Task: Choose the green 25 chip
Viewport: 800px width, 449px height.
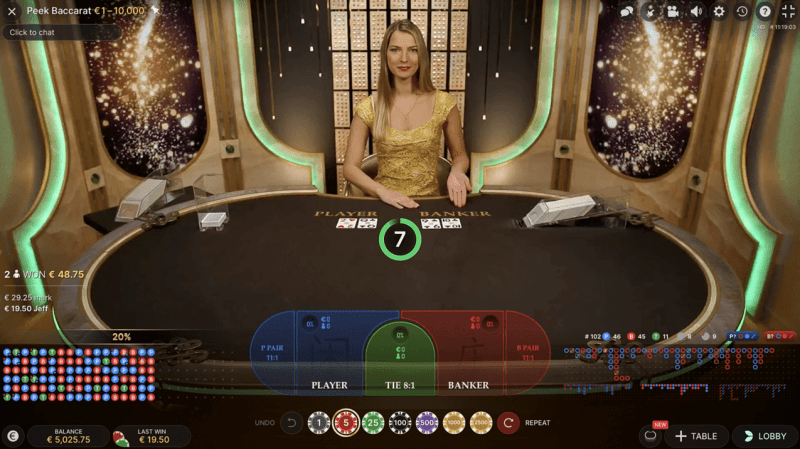Action: (373, 423)
